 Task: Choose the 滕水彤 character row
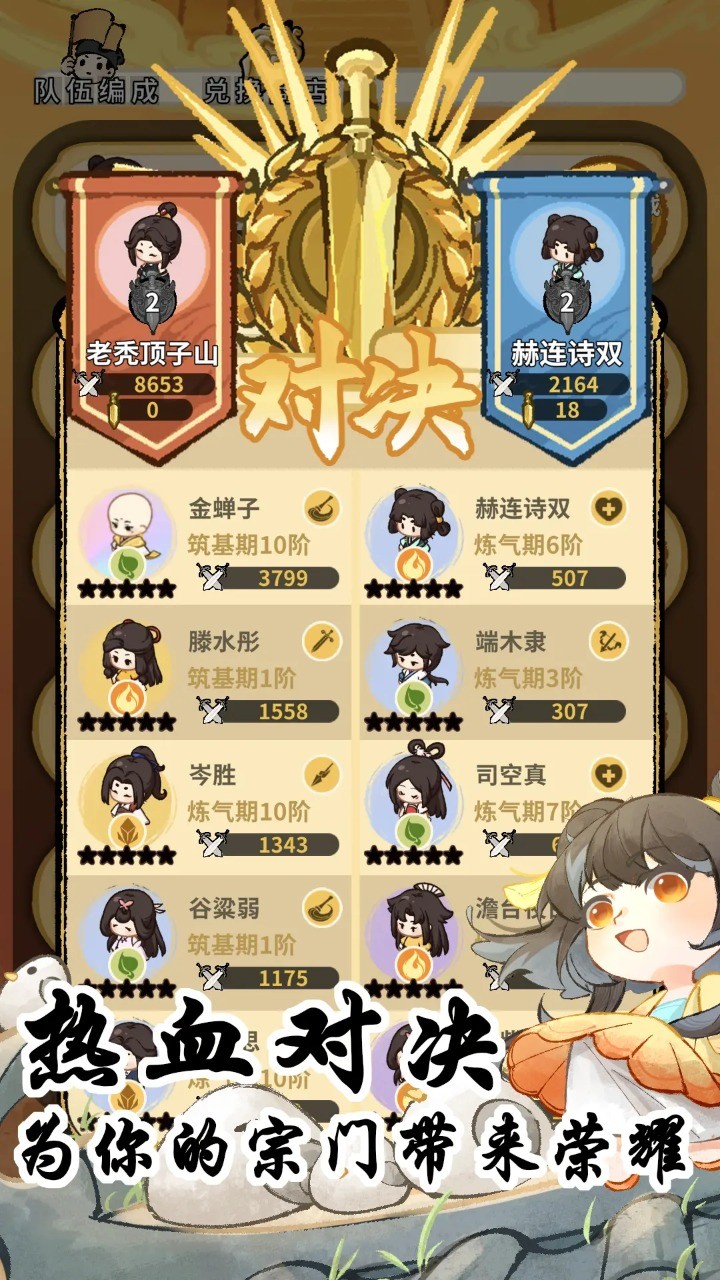tap(210, 670)
